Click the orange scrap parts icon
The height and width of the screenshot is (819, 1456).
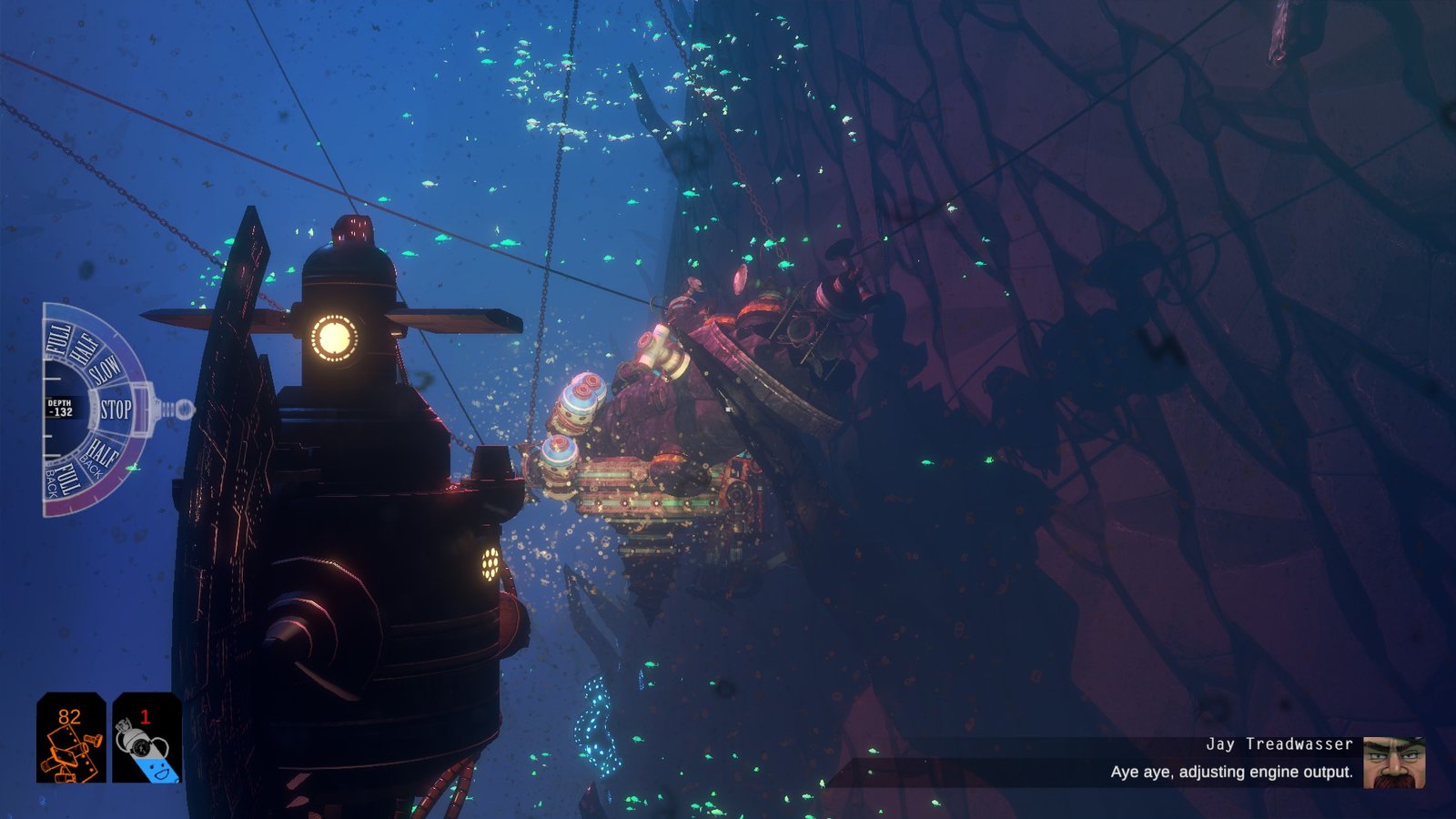[71, 737]
